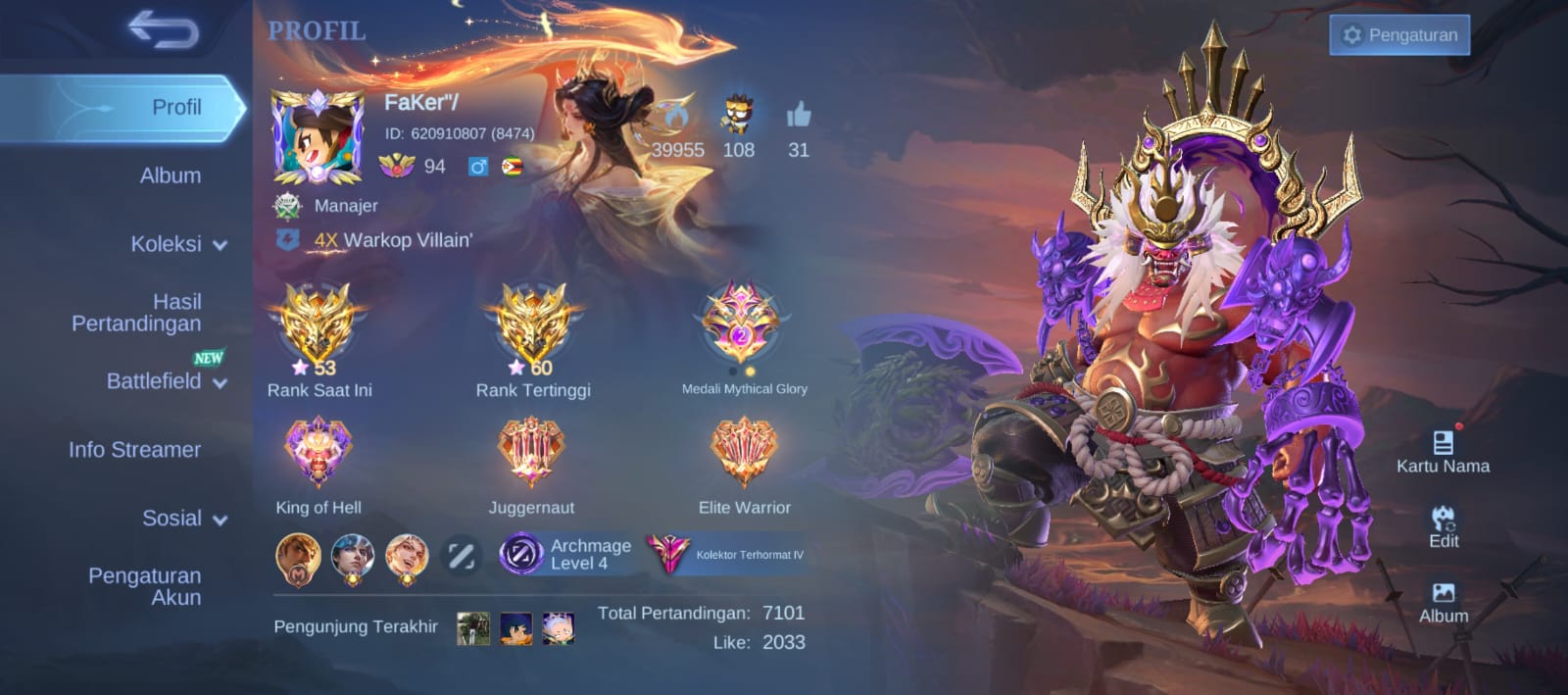The image size is (1568, 695).
Task: Click the Edit hero display button
Action: 1443,526
